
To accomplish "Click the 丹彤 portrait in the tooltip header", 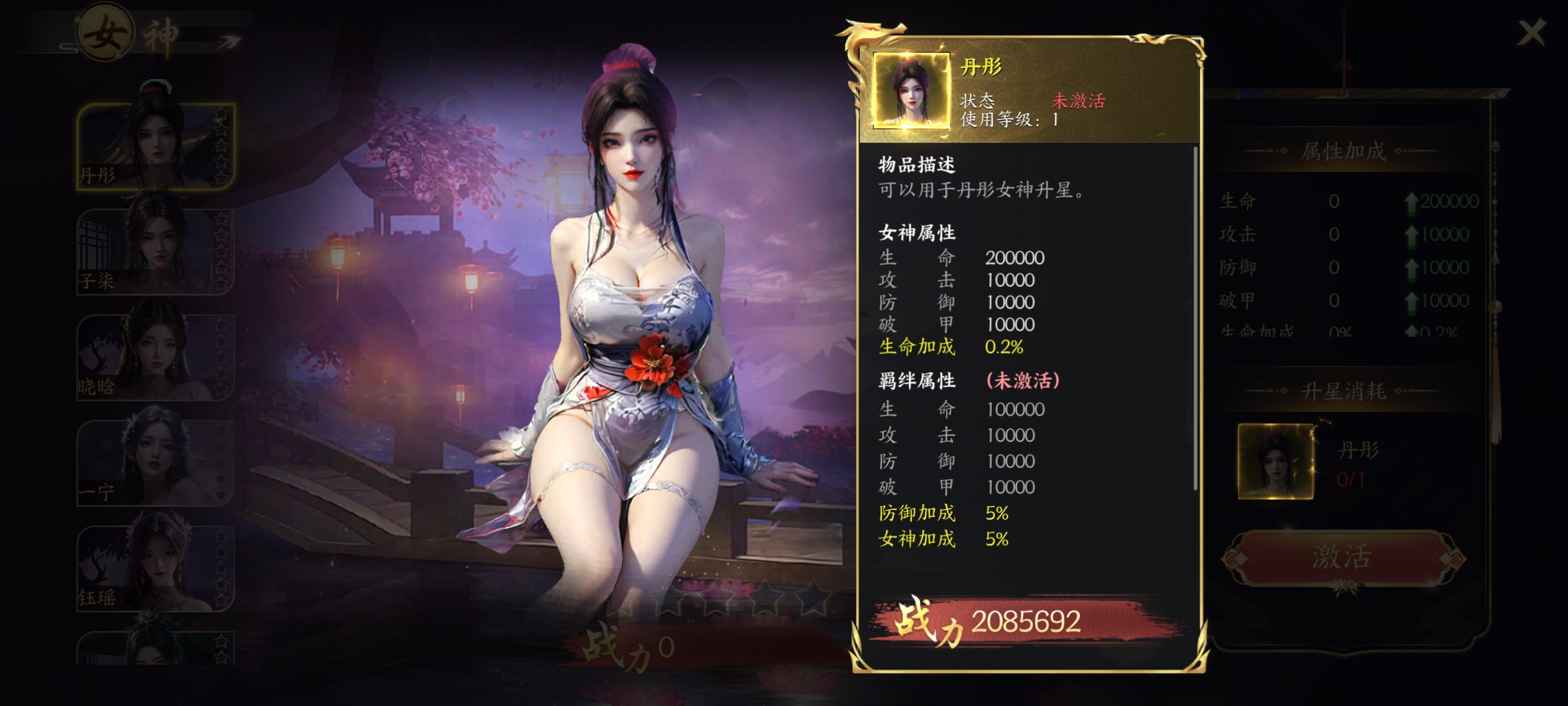I will [911, 90].
